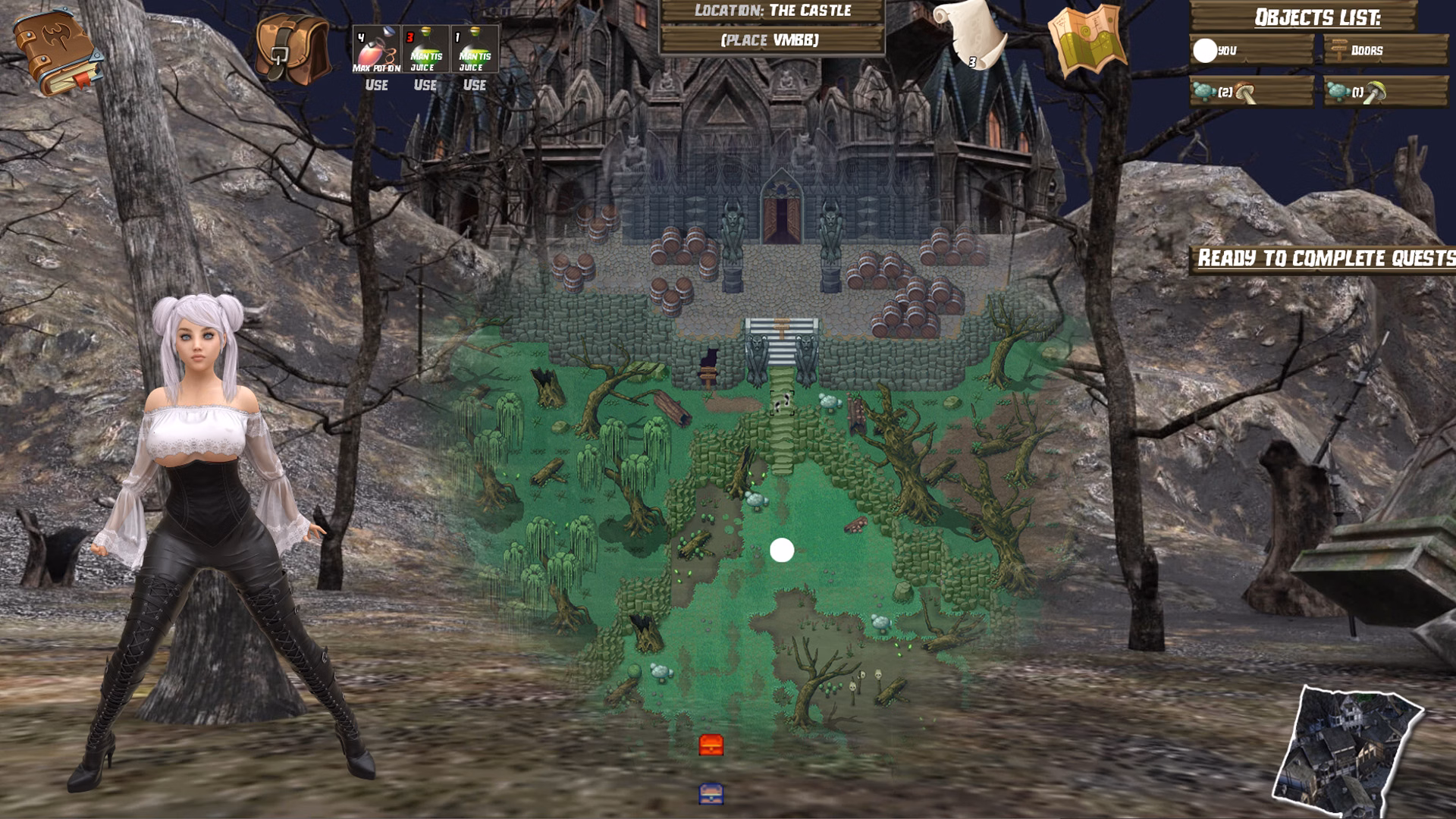Click the blue chest on the map

(711, 792)
